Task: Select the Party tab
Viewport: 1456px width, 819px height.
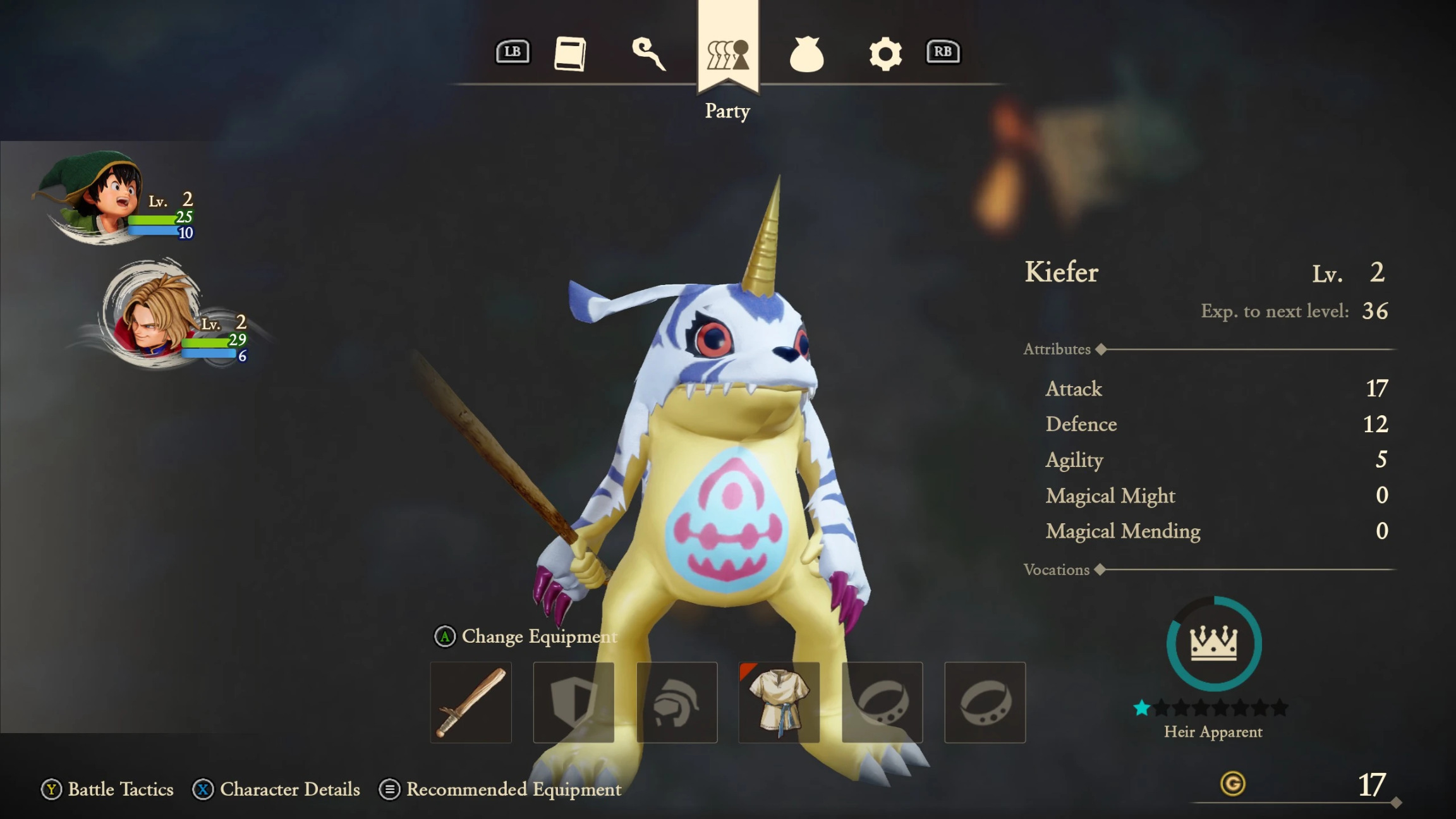Action: (727, 54)
